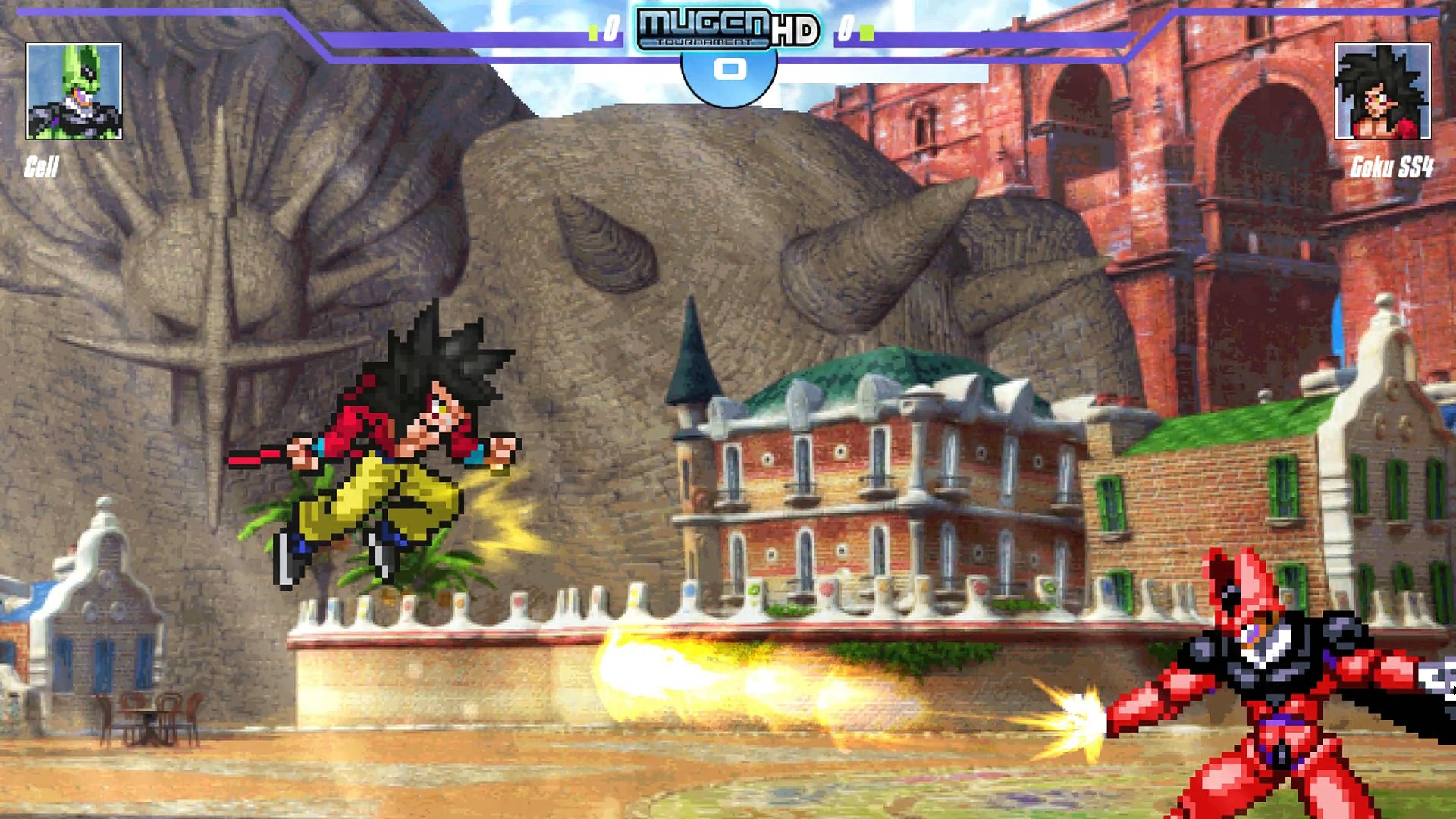Click the MUGEN HD Tournament logo

pyautogui.click(x=728, y=29)
